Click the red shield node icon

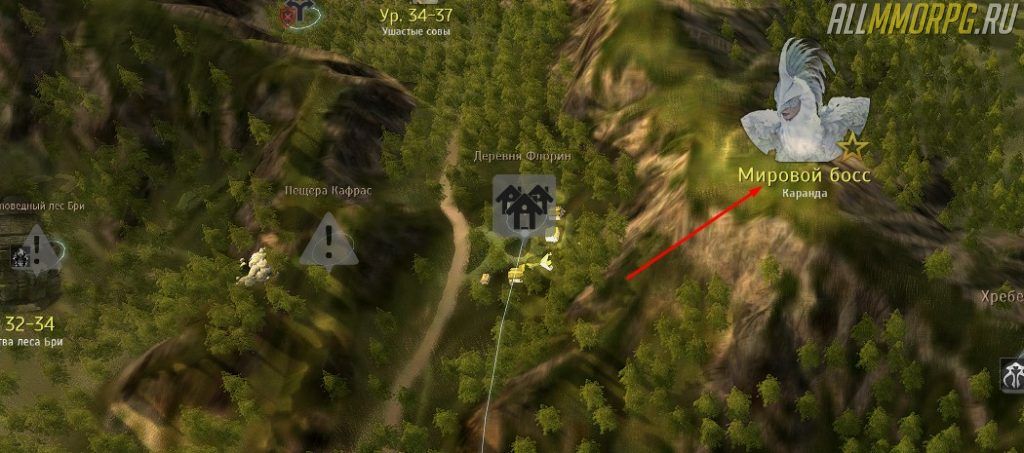(295, 15)
